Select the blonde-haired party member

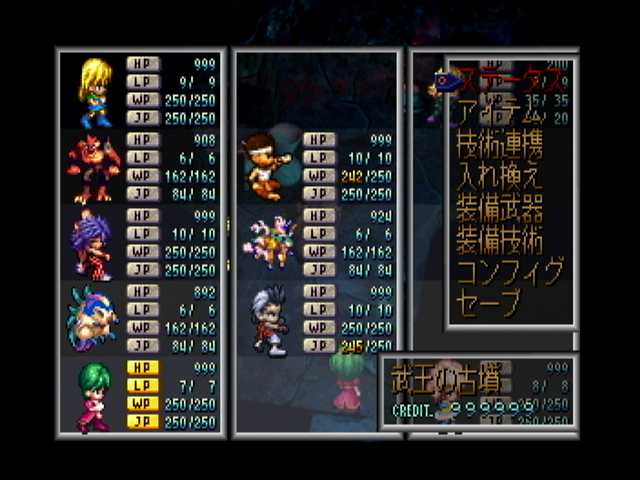(94, 92)
